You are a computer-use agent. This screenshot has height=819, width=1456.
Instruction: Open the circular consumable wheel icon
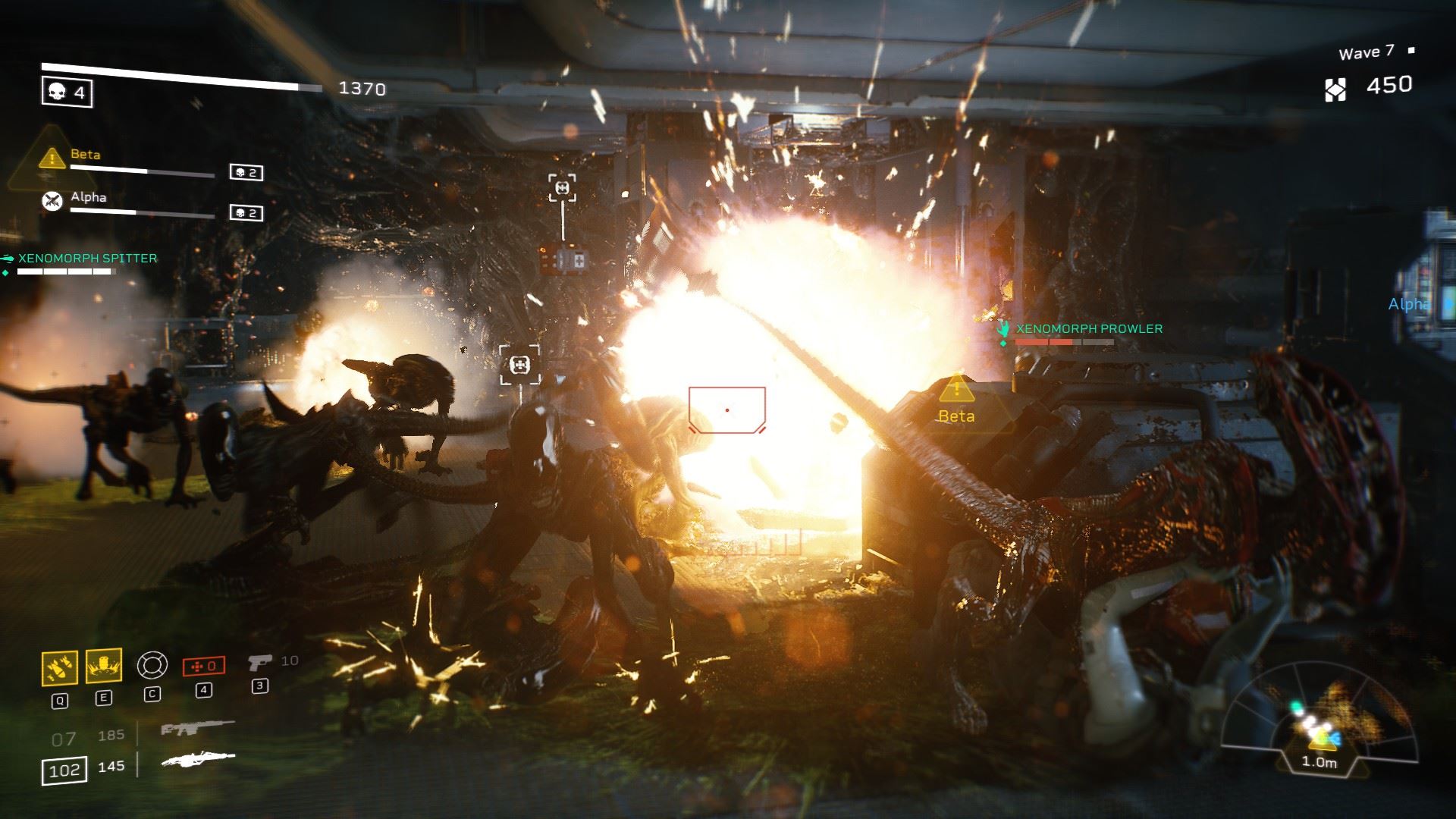(152, 666)
